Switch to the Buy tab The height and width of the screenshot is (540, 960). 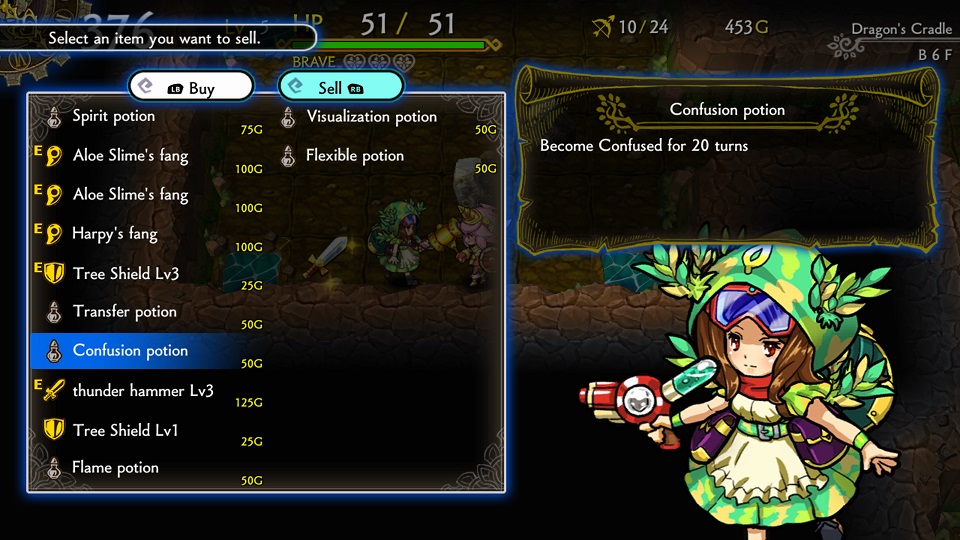(190, 88)
